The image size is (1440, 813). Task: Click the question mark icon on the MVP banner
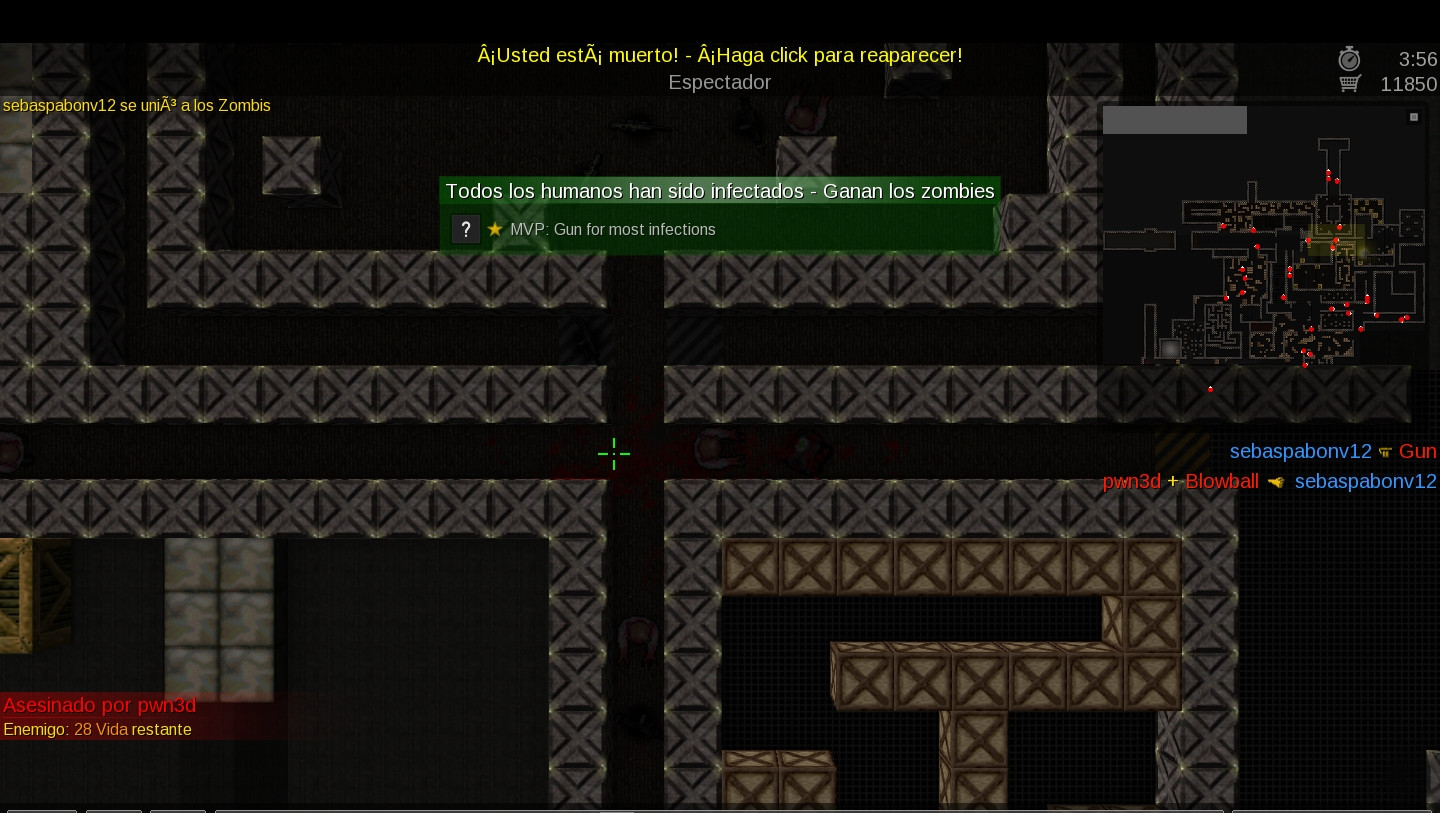[466, 229]
